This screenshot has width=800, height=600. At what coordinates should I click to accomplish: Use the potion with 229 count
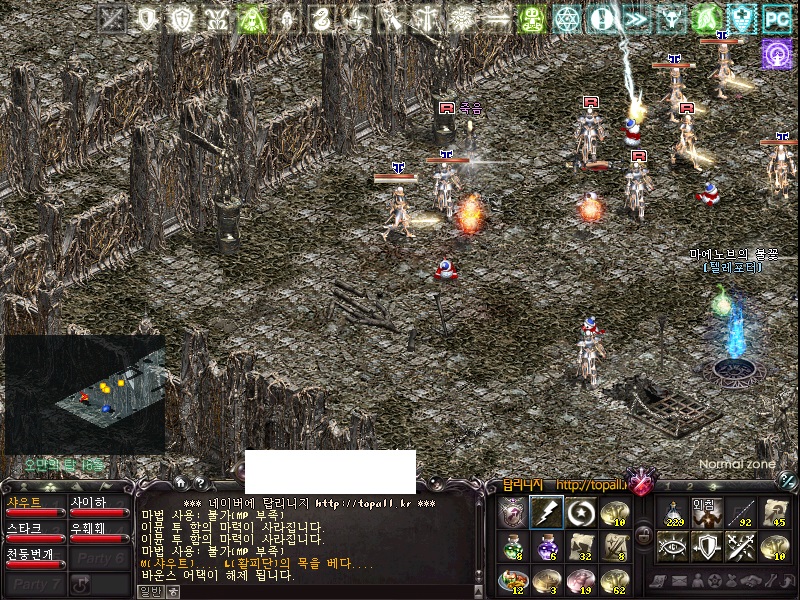(674, 513)
